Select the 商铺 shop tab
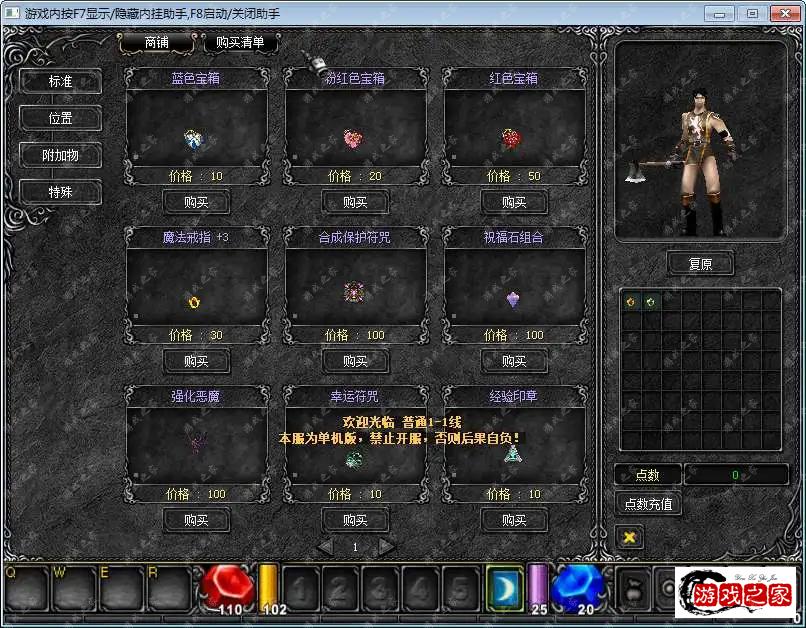This screenshot has height=628, width=806. pos(157,43)
